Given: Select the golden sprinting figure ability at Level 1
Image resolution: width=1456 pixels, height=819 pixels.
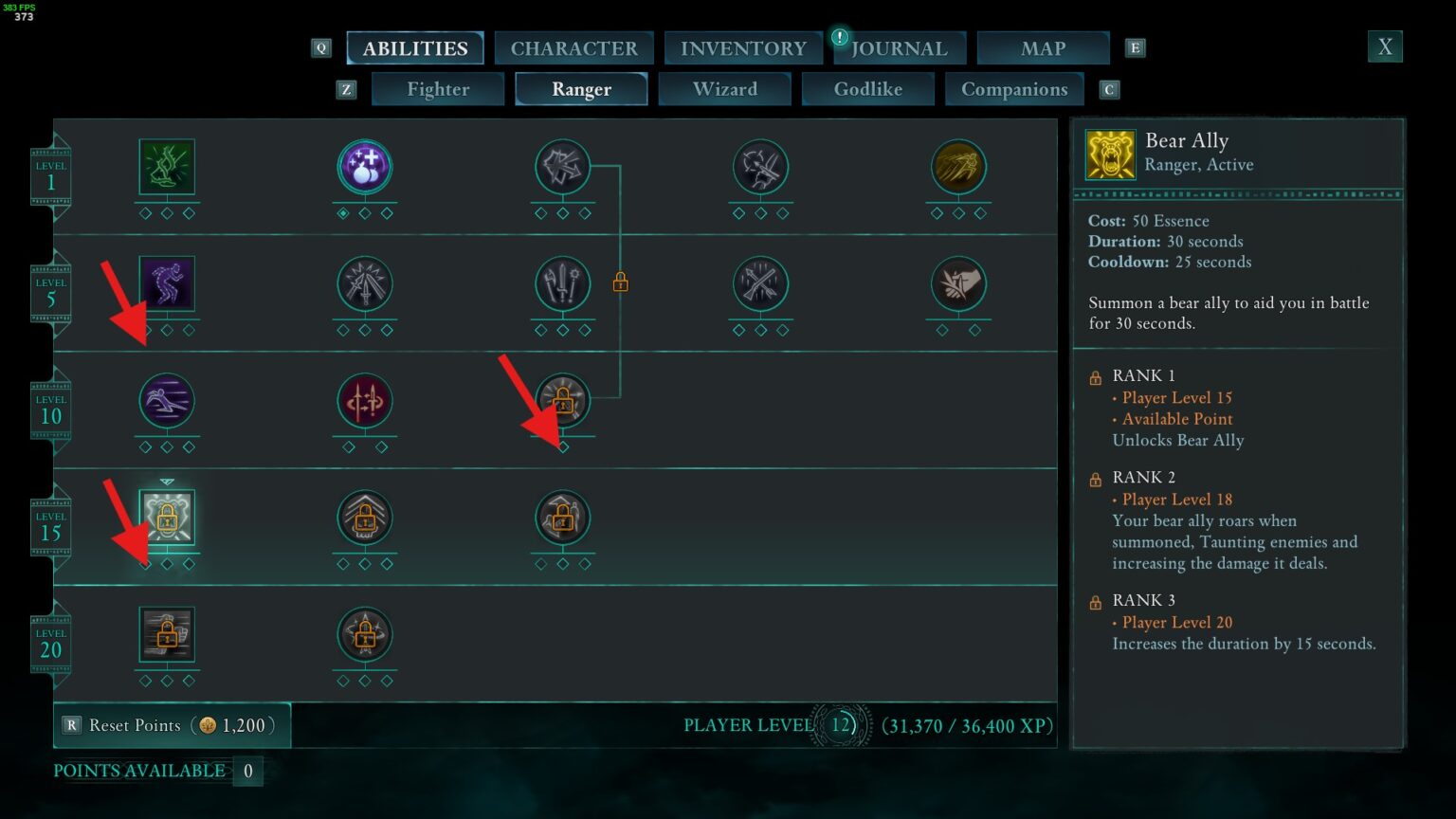Looking at the screenshot, I should tap(958, 167).
